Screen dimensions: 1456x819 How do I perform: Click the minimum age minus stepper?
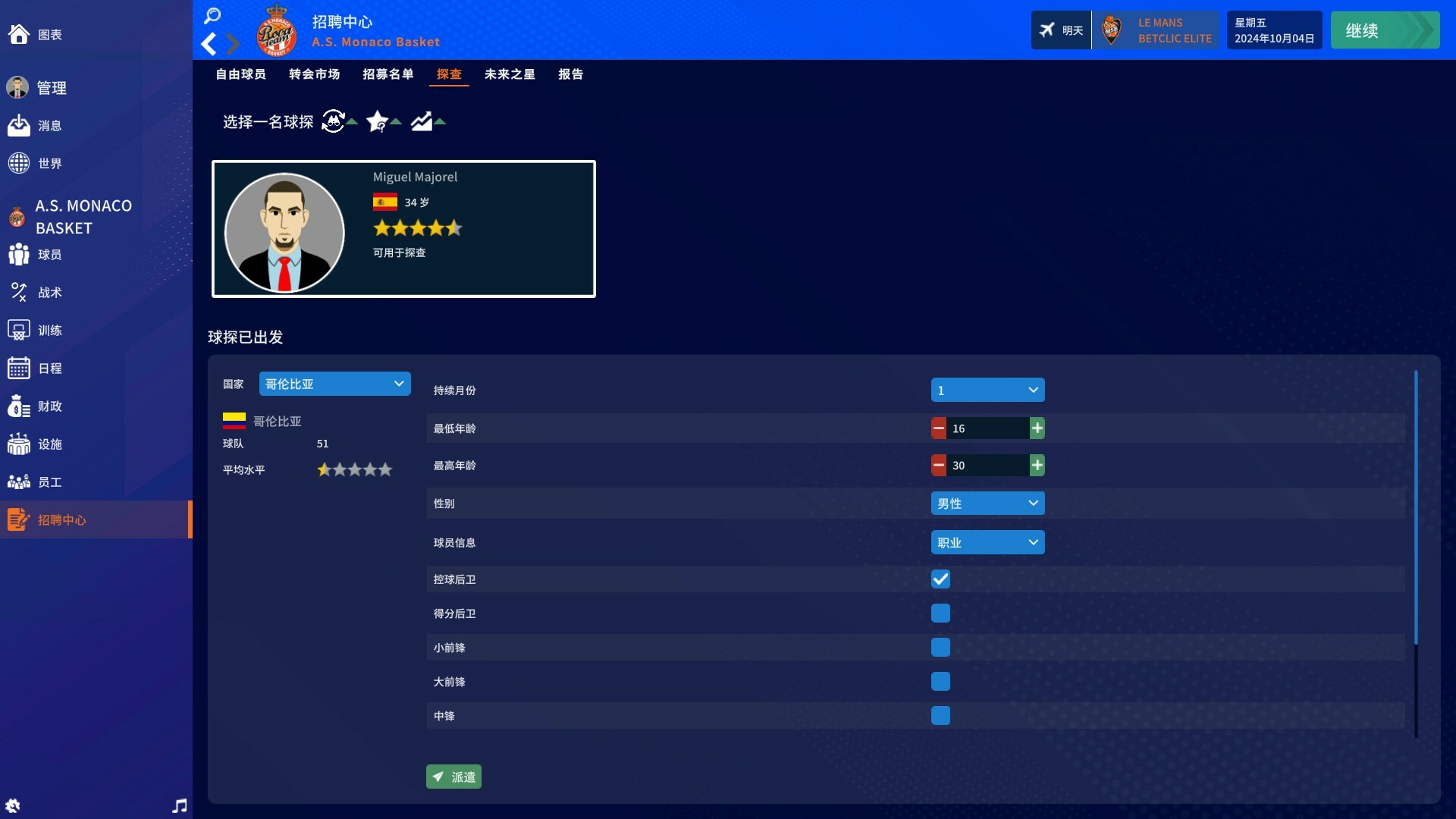pos(939,428)
